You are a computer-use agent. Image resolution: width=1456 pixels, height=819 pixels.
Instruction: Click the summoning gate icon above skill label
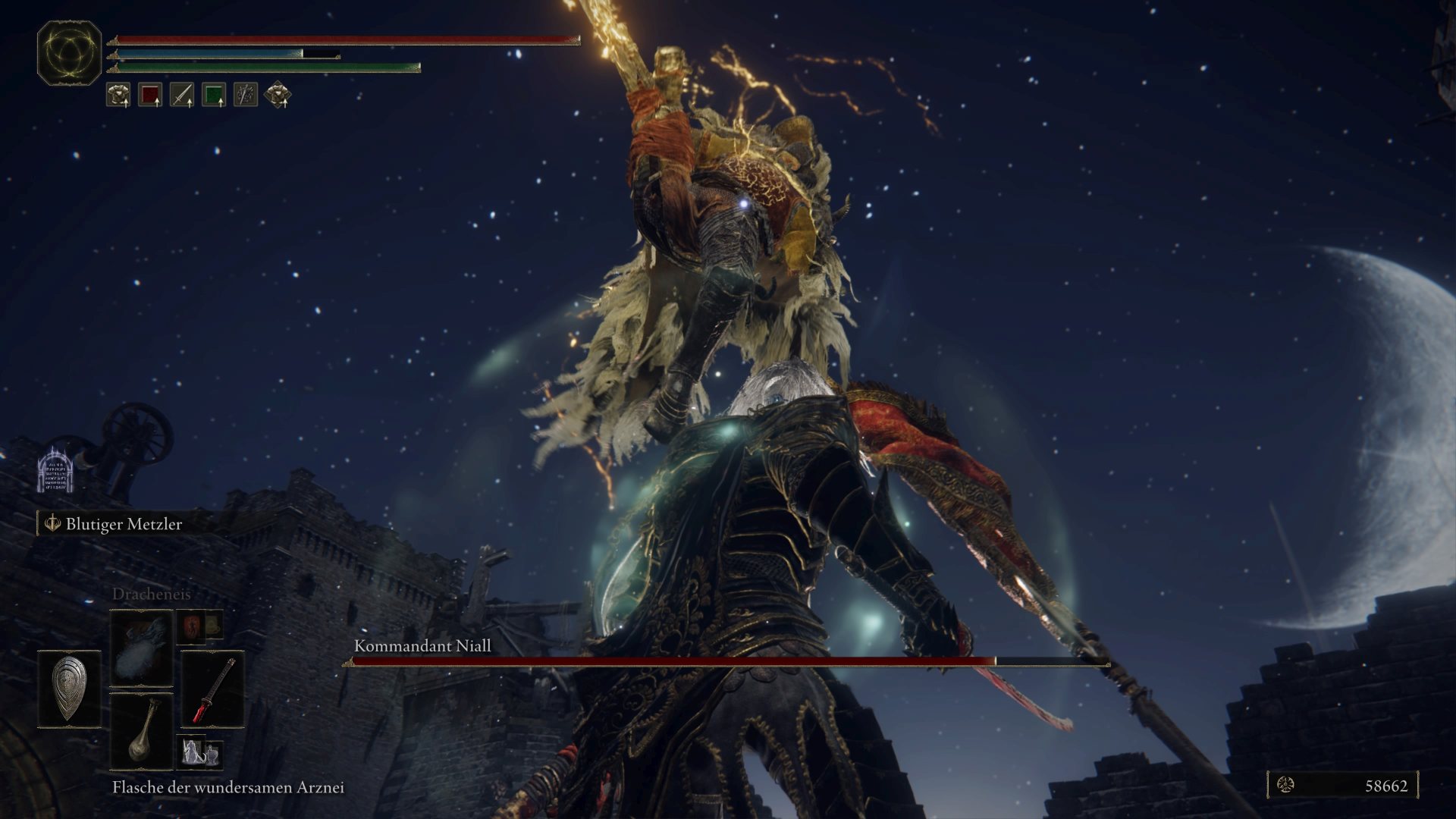(x=55, y=470)
